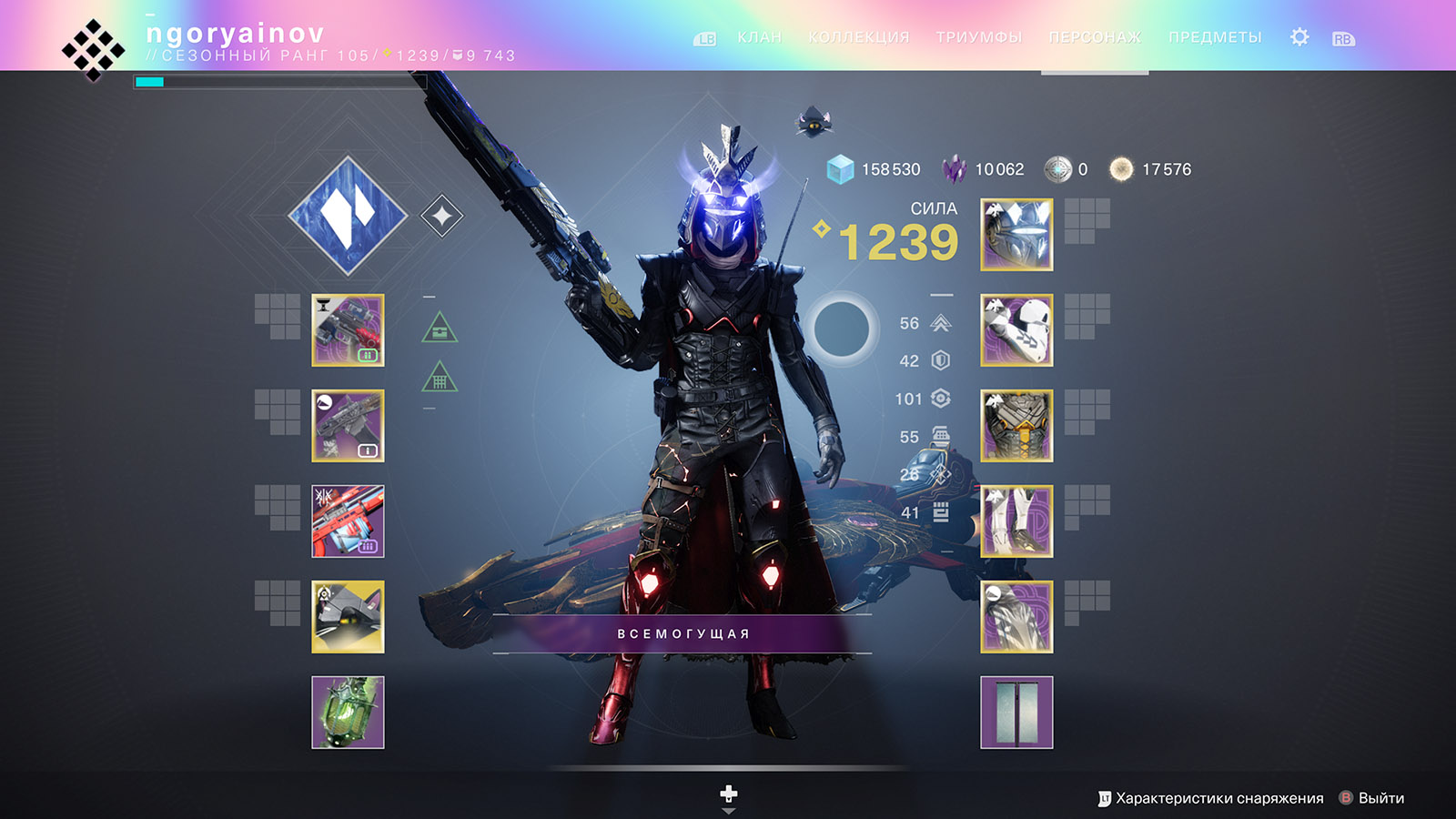
Task: Select the helmet armor slot
Action: tap(1016, 235)
